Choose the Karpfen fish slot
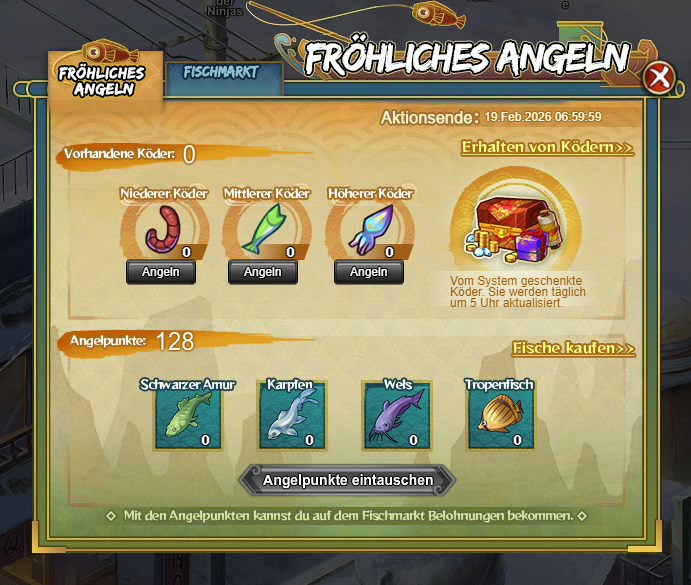 tap(292, 416)
